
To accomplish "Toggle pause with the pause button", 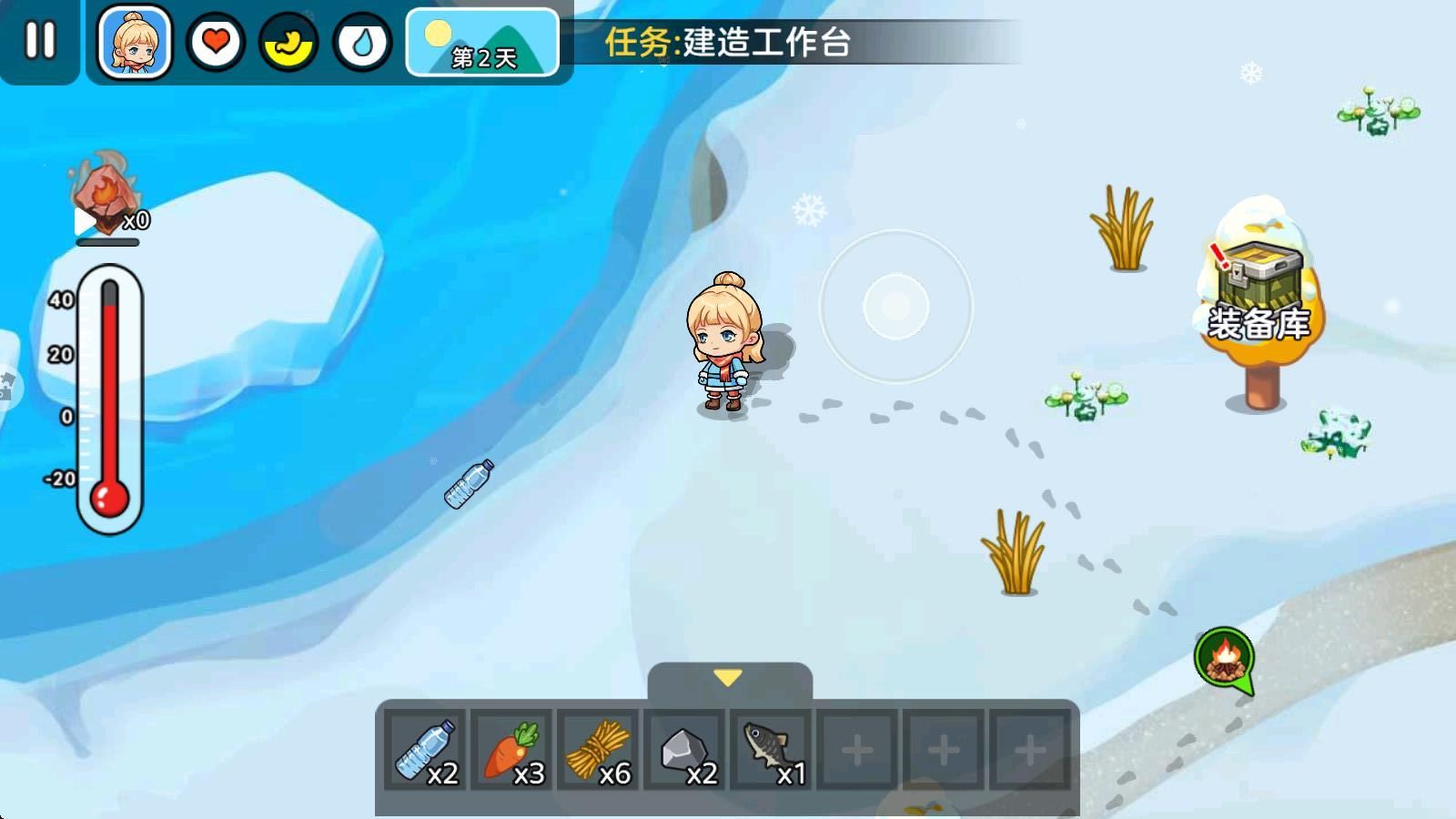I will click(40, 40).
